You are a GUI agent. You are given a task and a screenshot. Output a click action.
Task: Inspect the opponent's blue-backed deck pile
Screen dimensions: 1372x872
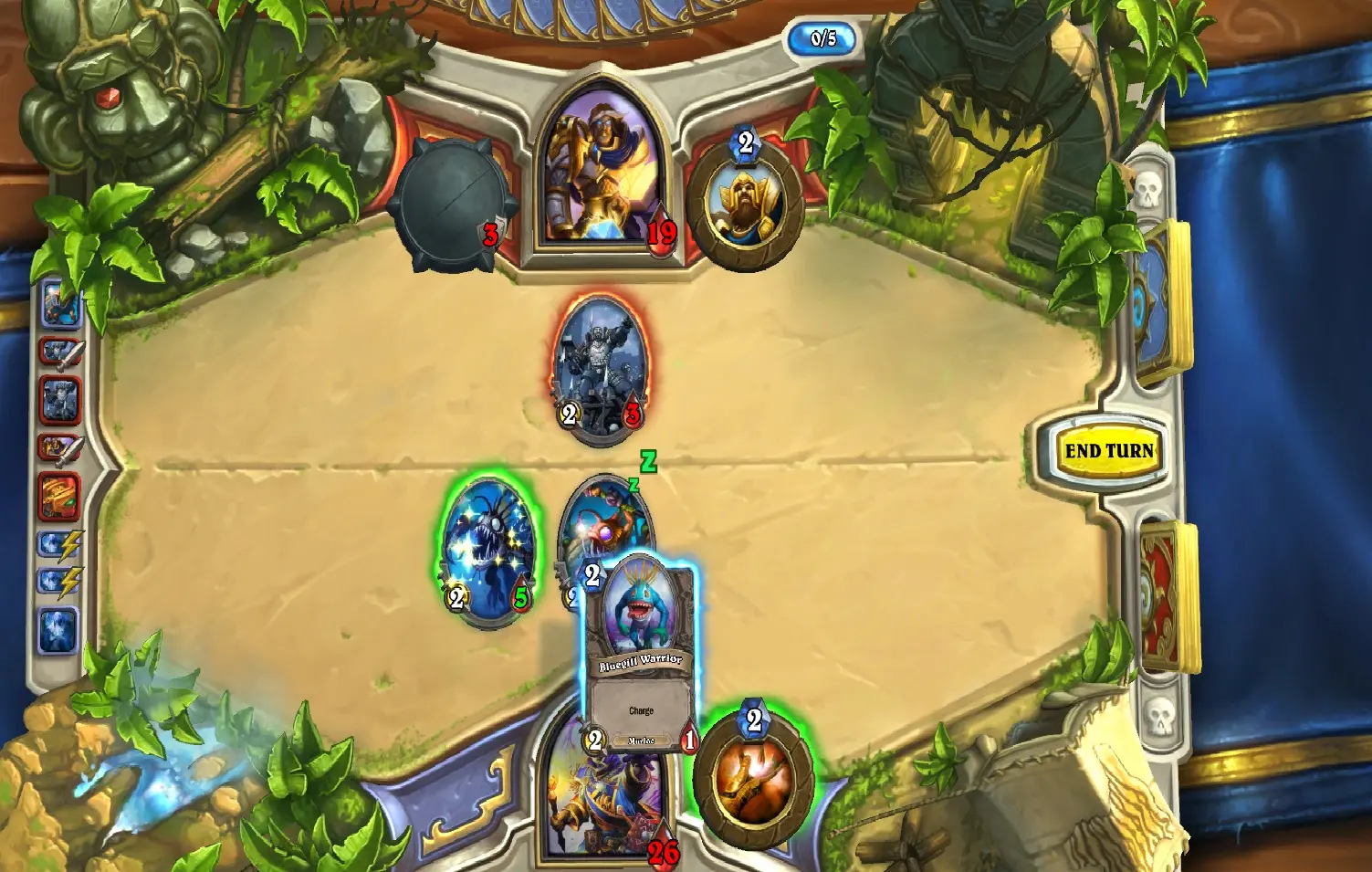coord(1159,299)
